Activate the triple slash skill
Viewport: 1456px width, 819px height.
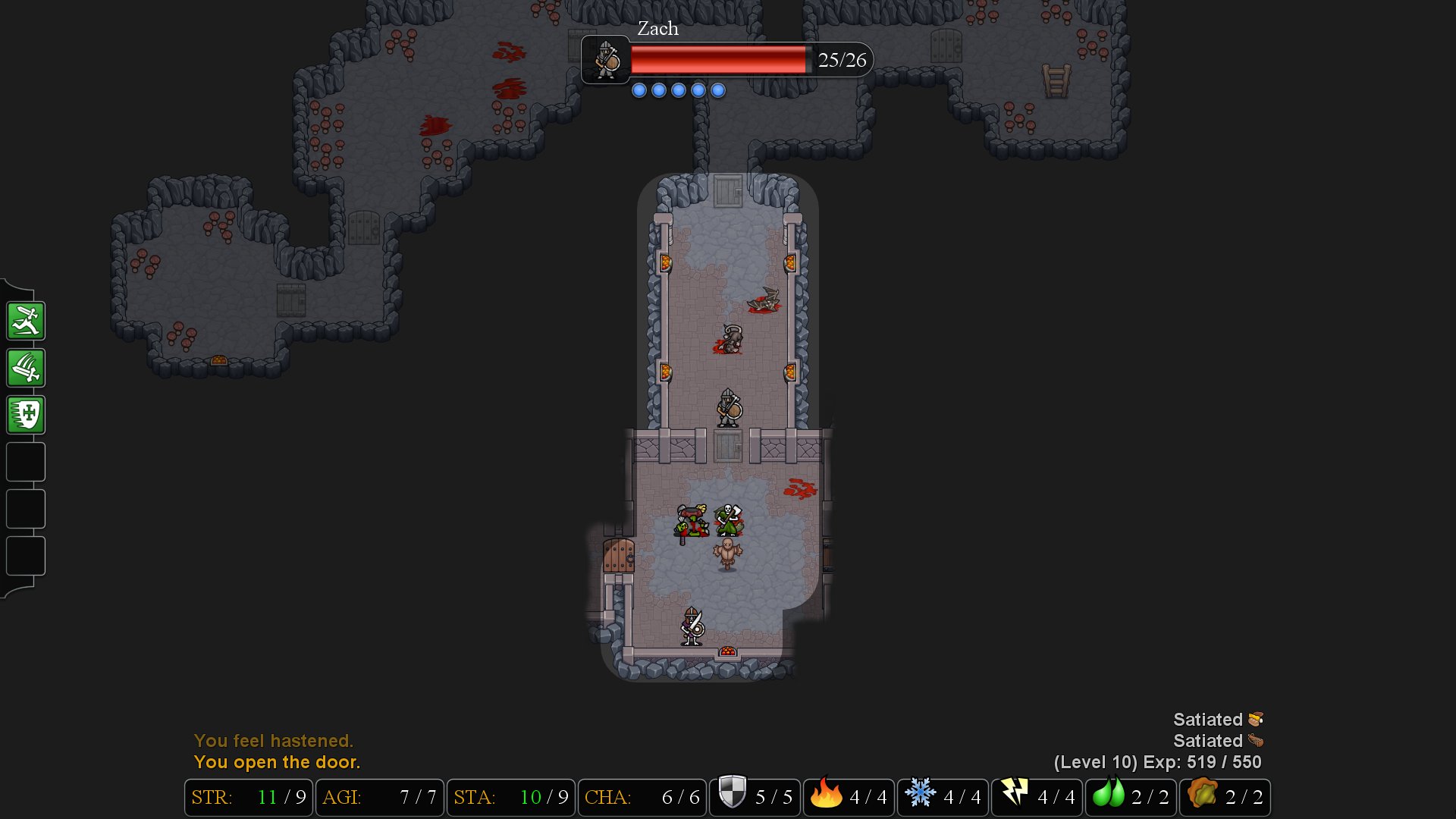point(25,368)
